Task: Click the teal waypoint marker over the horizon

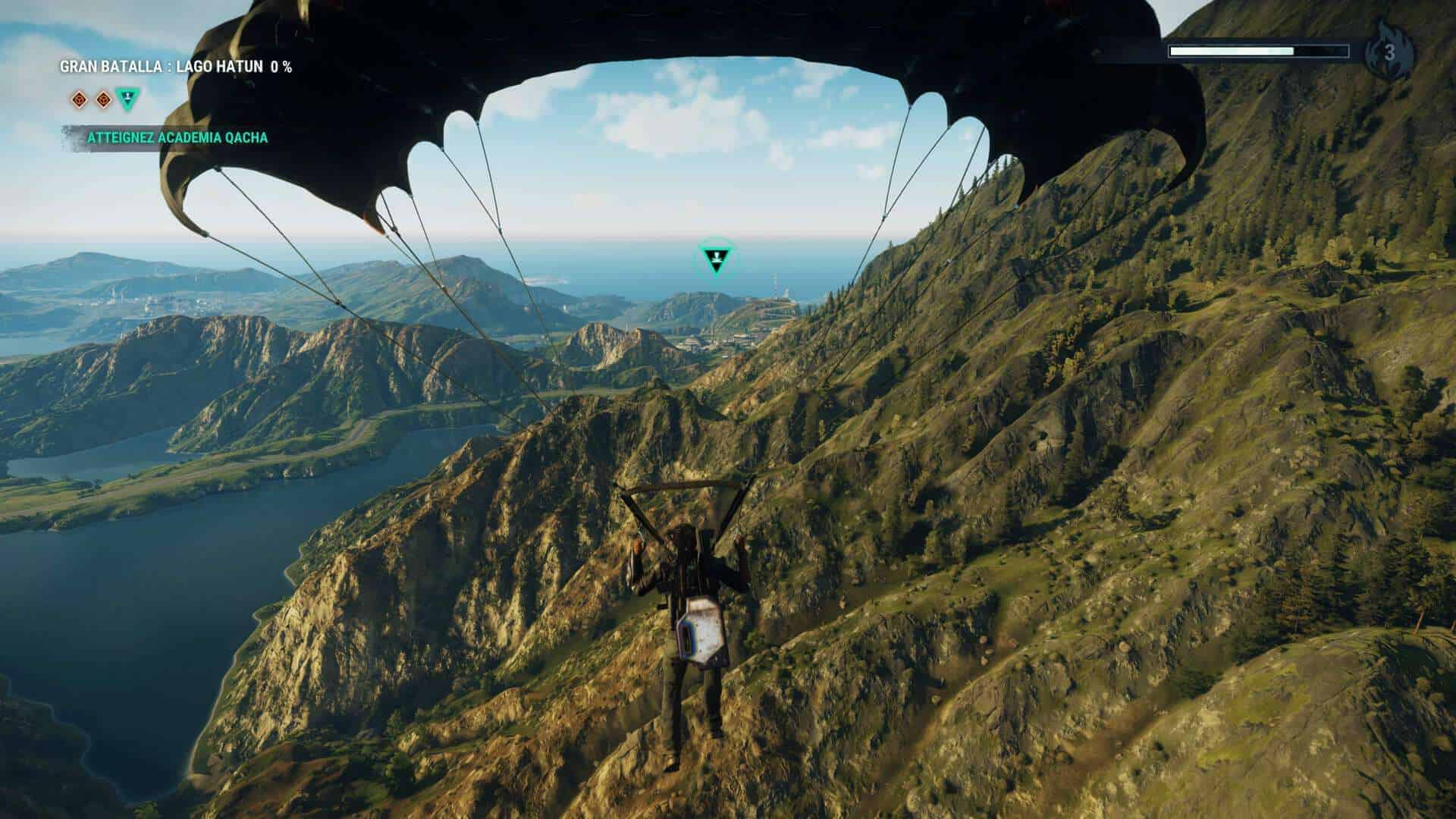Action: pos(714,257)
